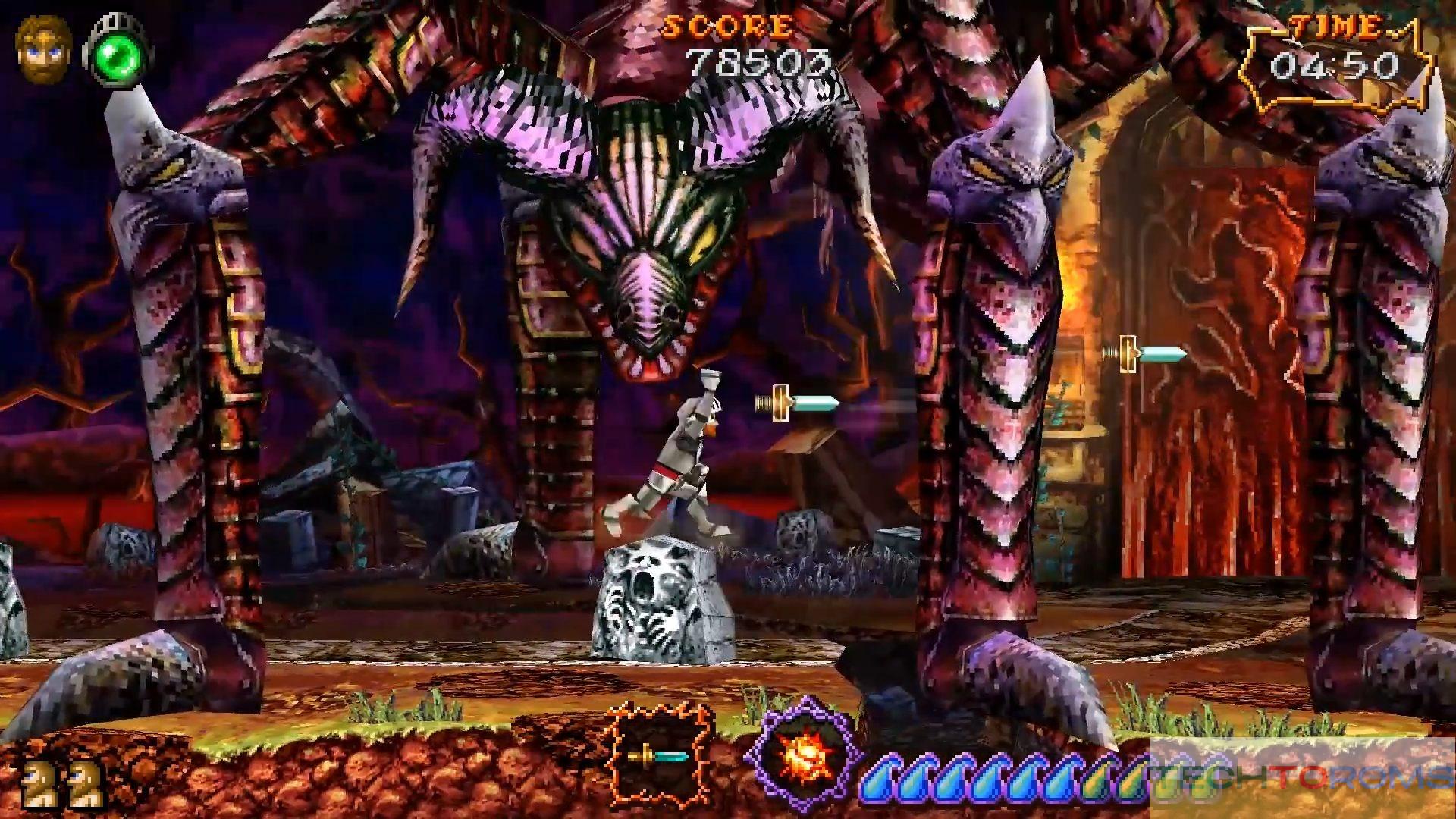Choose the dagger weapon slot
Screen dimensions: 1456x819
[x=657, y=755]
